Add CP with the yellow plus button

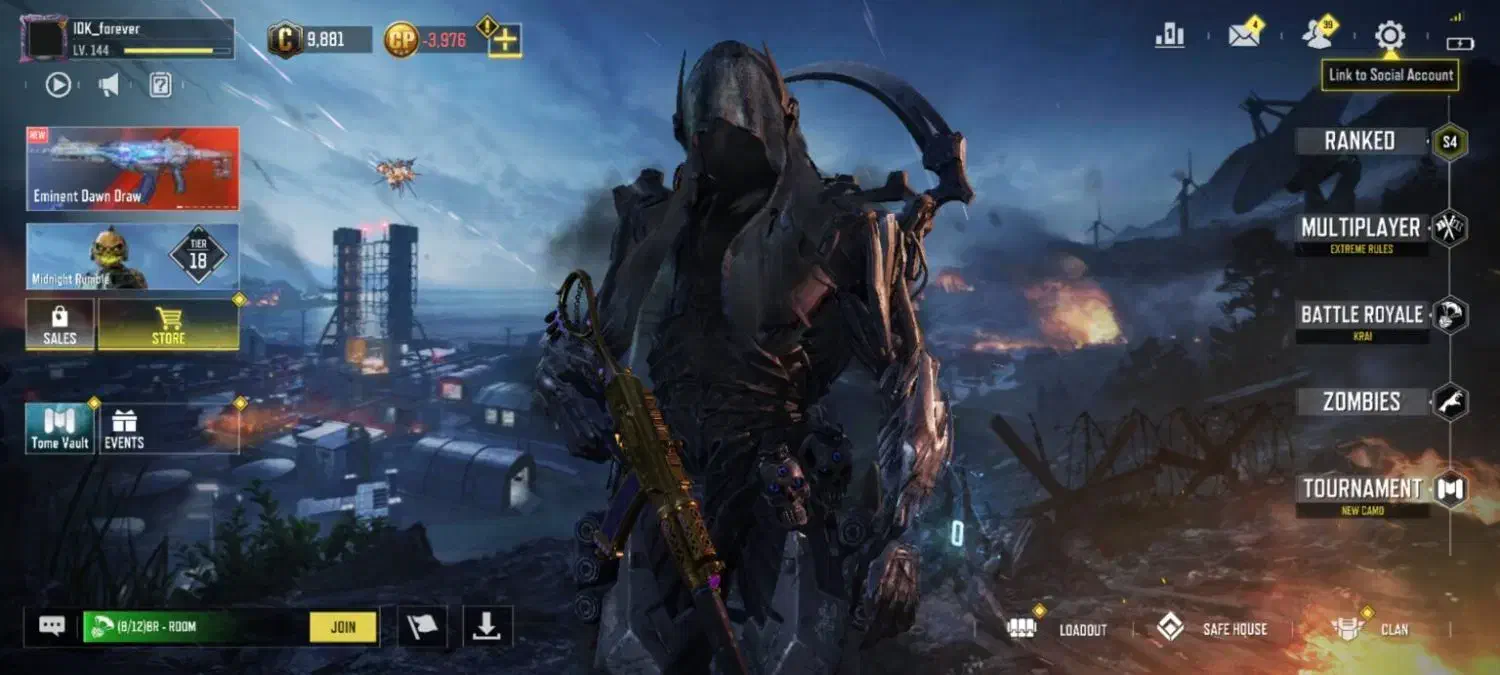tap(506, 40)
